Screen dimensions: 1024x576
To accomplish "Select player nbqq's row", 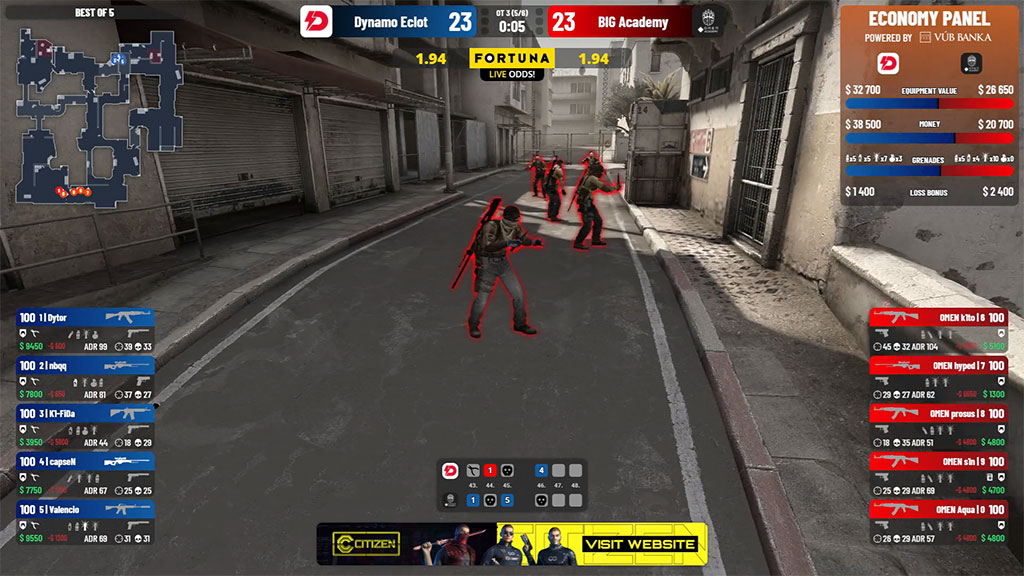I will pyautogui.click(x=85, y=379).
